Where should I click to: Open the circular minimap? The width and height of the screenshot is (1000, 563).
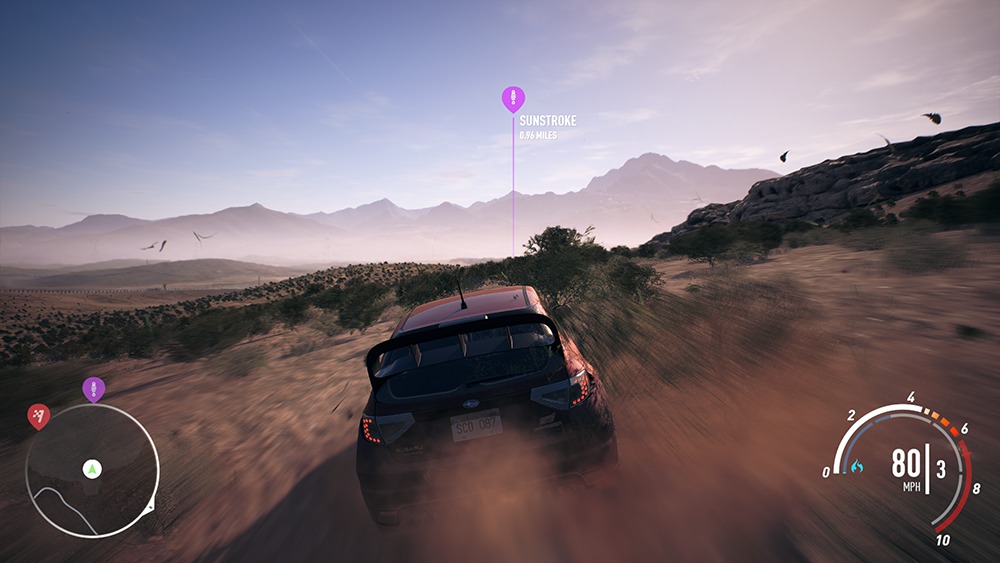click(x=91, y=470)
